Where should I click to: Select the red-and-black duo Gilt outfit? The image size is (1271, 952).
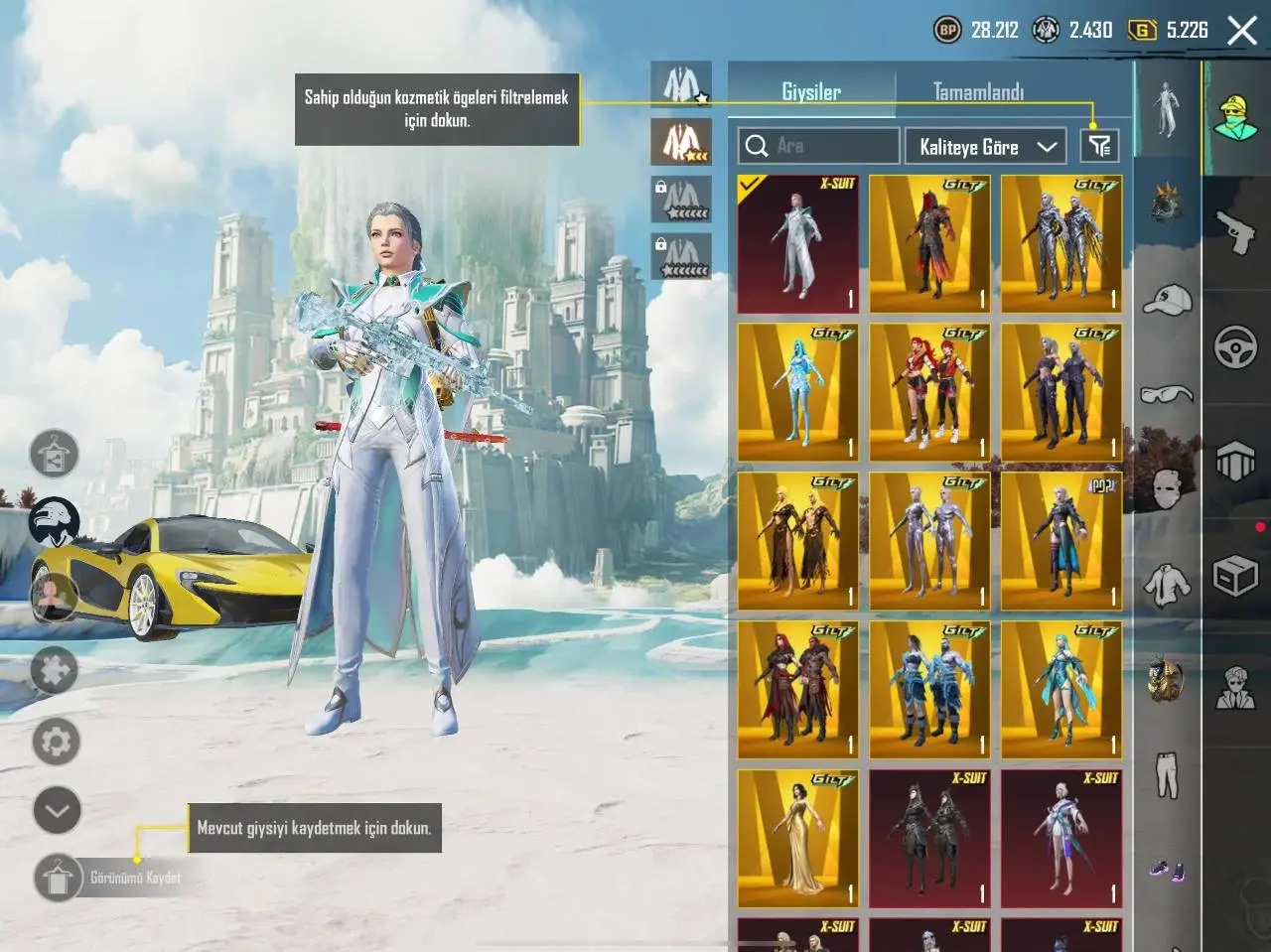click(x=929, y=392)
